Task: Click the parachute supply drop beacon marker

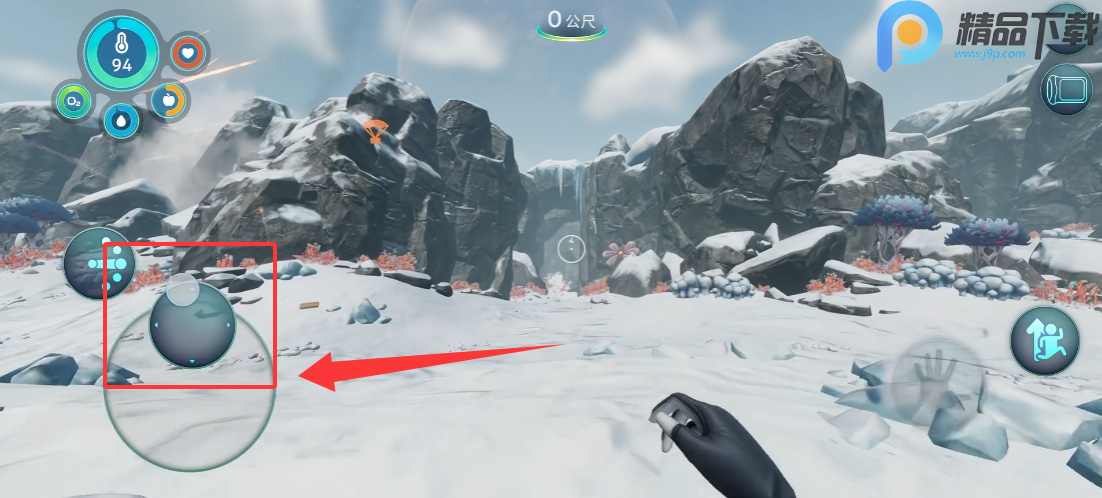Action: 375,130
